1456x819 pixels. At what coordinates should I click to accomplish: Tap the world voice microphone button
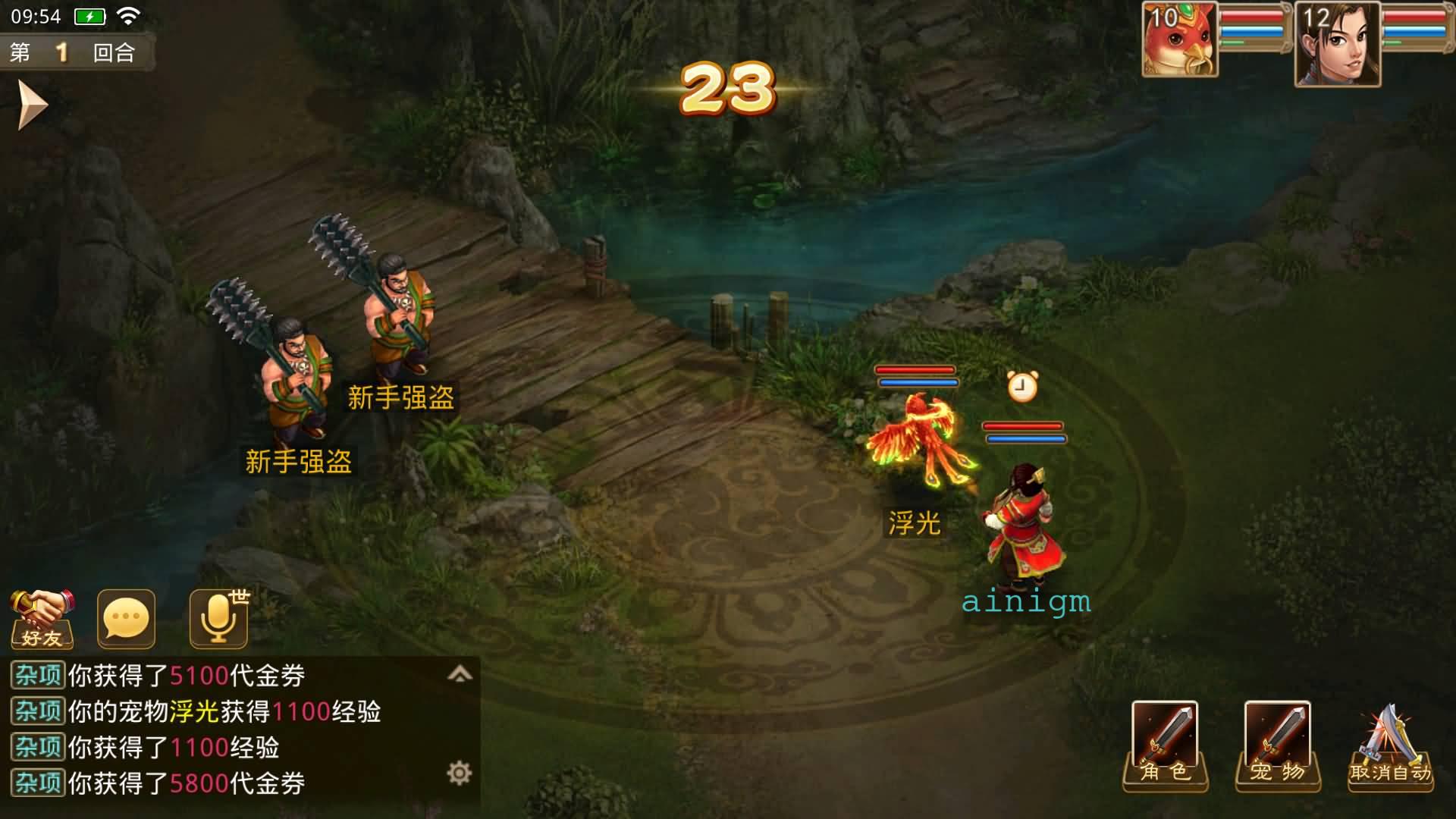pyautogui.click(x=219, y=620)
